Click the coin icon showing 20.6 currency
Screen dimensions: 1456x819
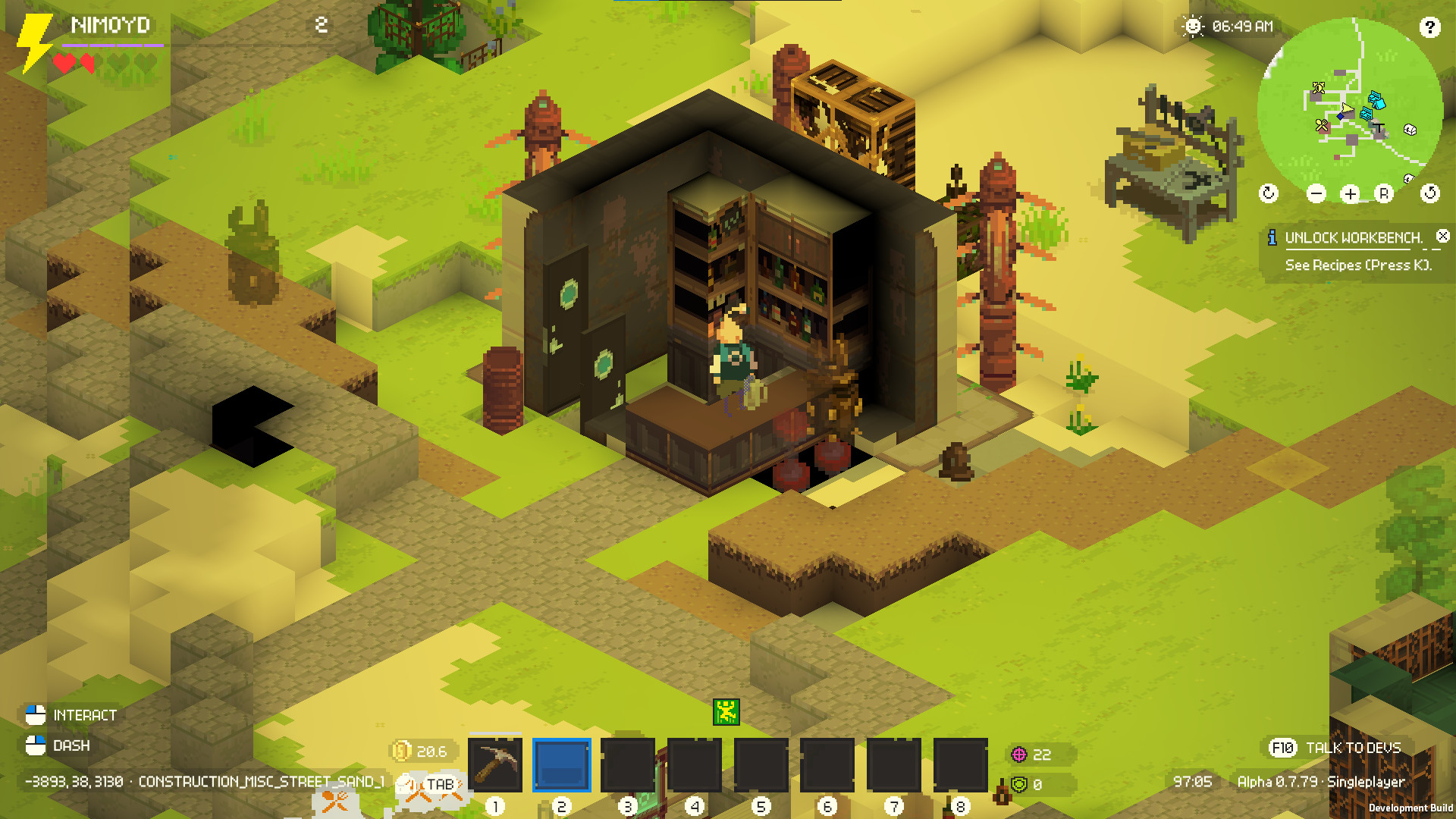point(400,752)
